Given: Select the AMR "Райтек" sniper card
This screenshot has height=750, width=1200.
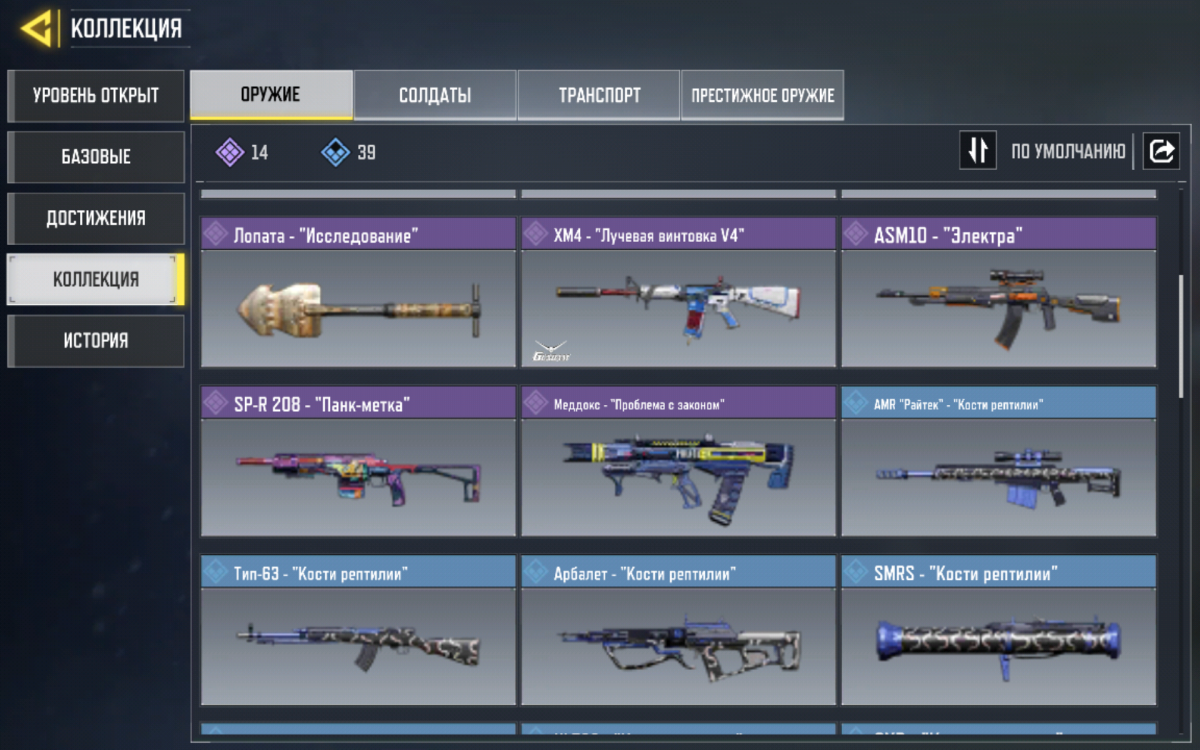Looking at the screenshot, I should (x=998, y=462).
